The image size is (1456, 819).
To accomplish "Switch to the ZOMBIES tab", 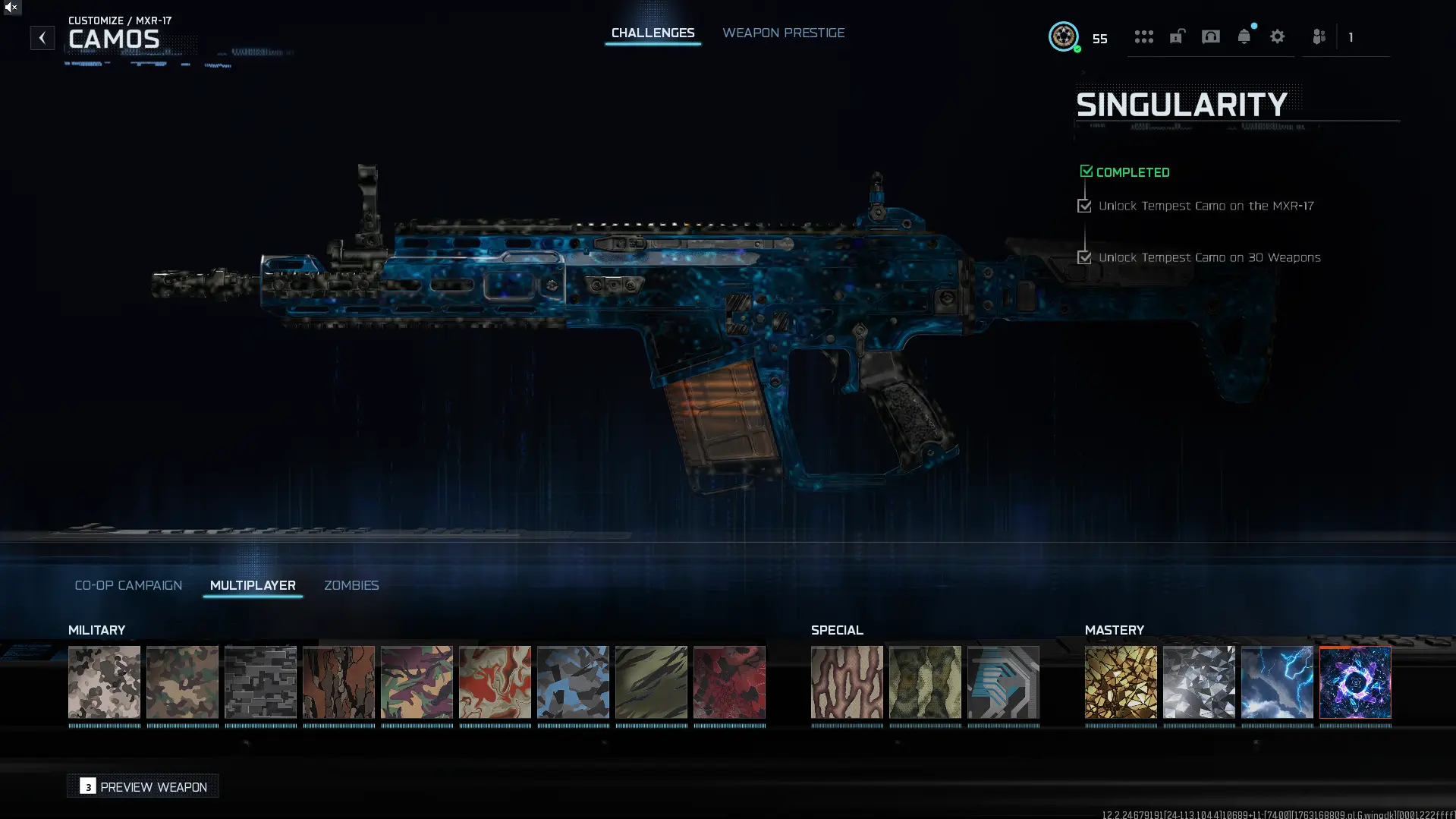I will [351, 585].
